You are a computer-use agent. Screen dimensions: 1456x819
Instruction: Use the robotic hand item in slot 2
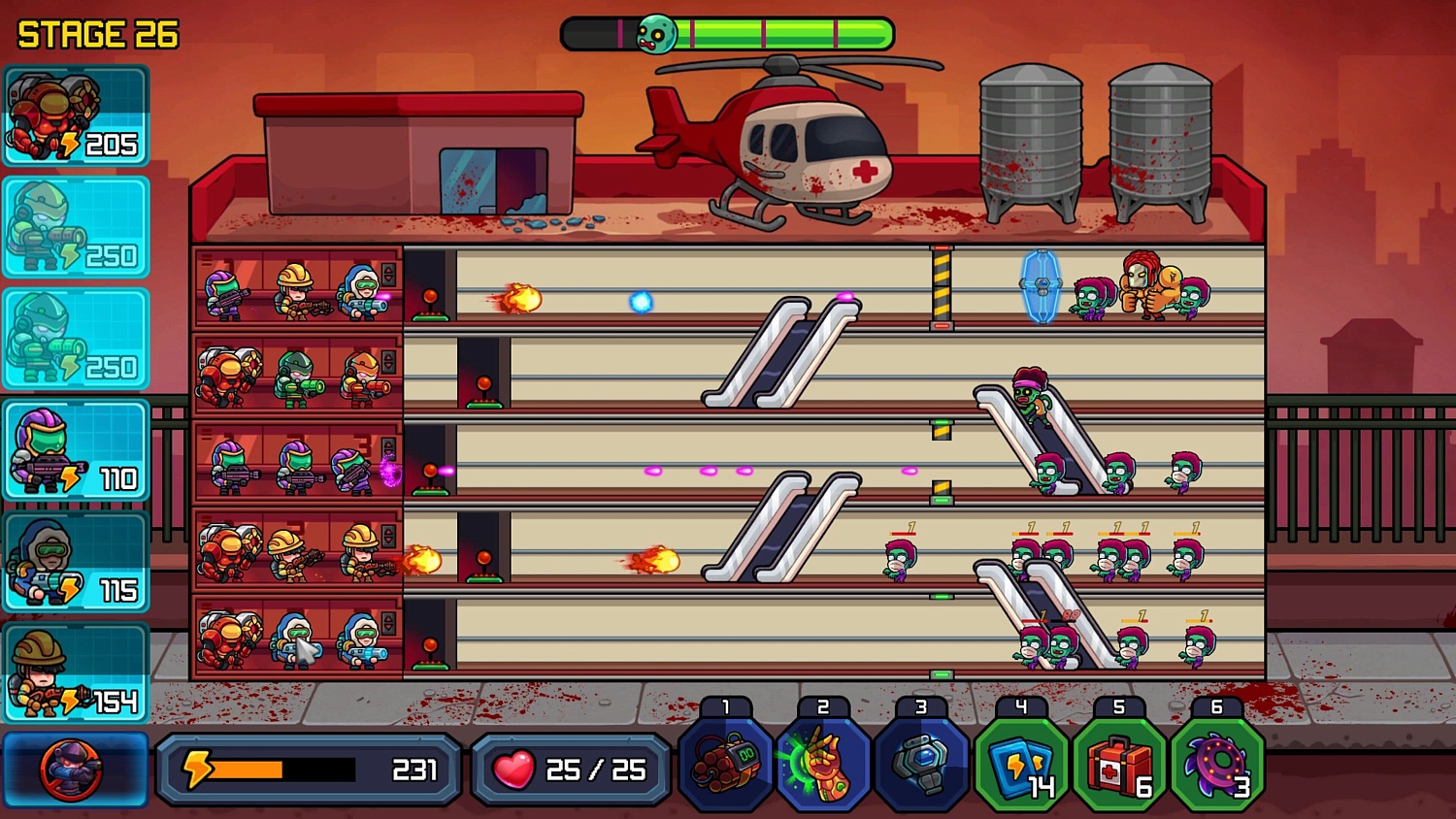pos(822,765)
